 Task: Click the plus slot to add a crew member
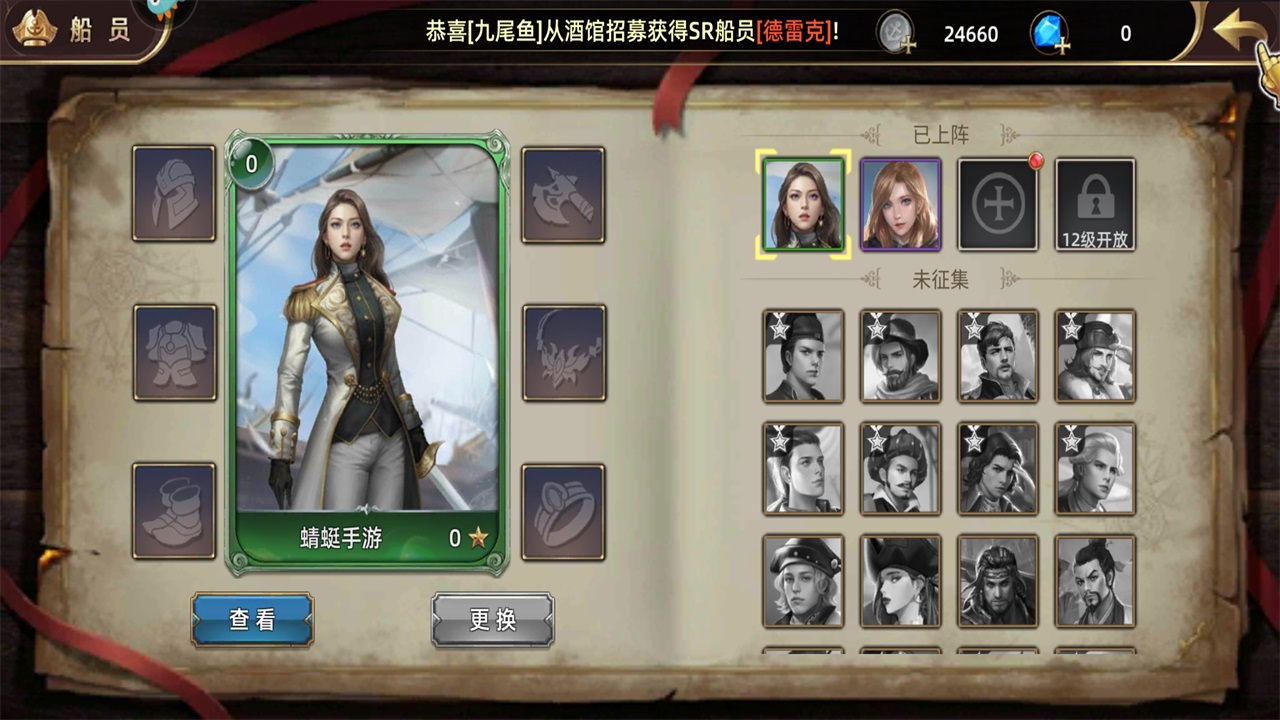click(997, 203)
